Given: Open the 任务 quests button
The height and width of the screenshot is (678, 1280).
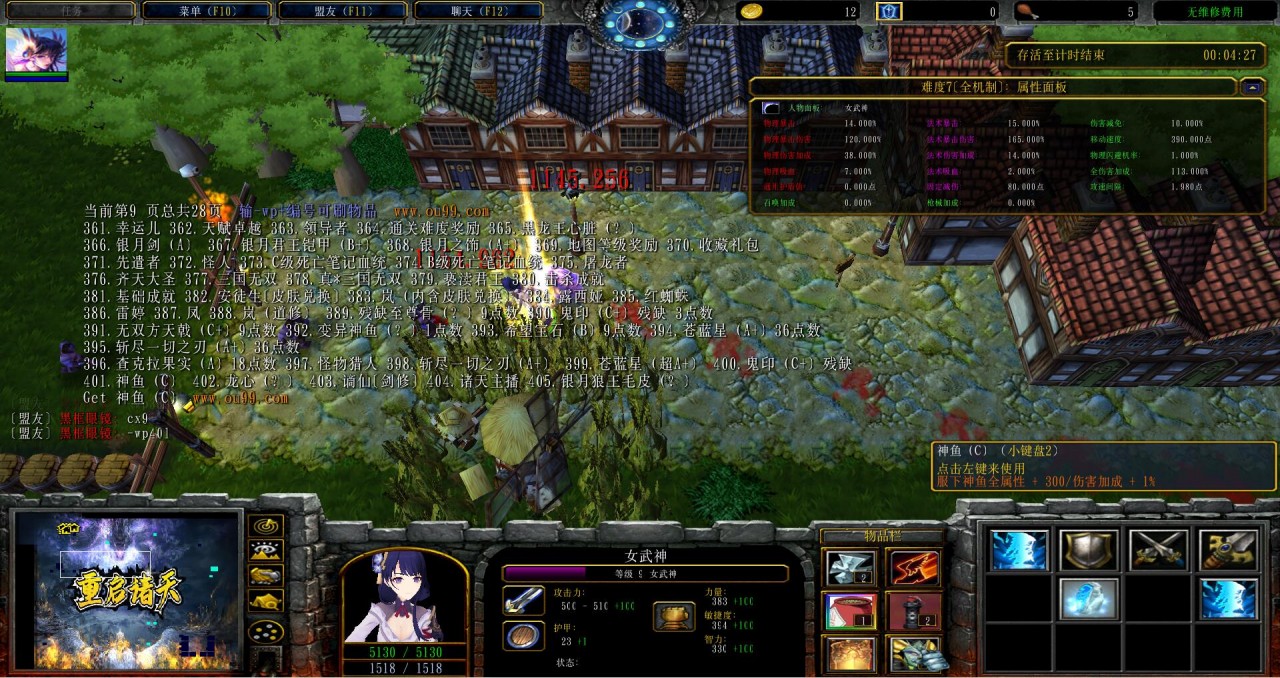Looking at the screenshot, I should coord(70,11).
